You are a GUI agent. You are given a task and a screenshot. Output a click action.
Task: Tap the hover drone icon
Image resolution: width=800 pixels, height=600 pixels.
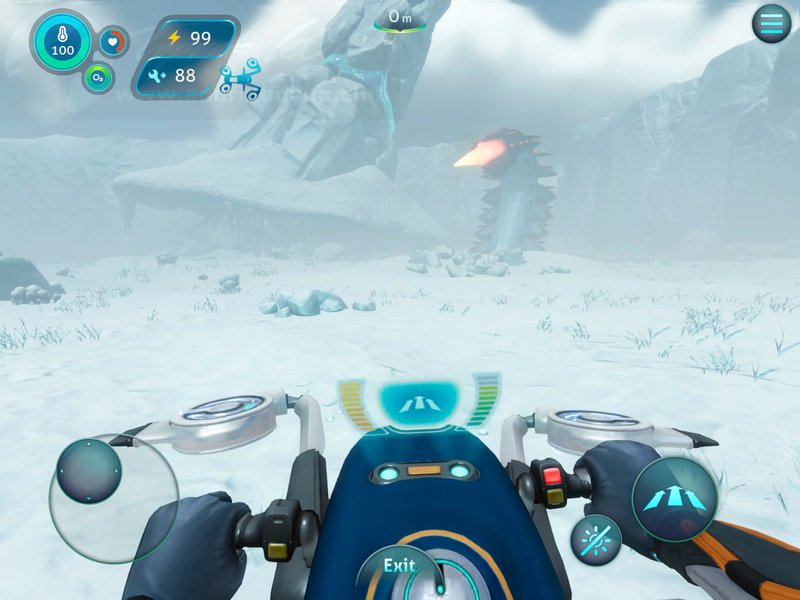pyautogui.click(x=240, y=81)
